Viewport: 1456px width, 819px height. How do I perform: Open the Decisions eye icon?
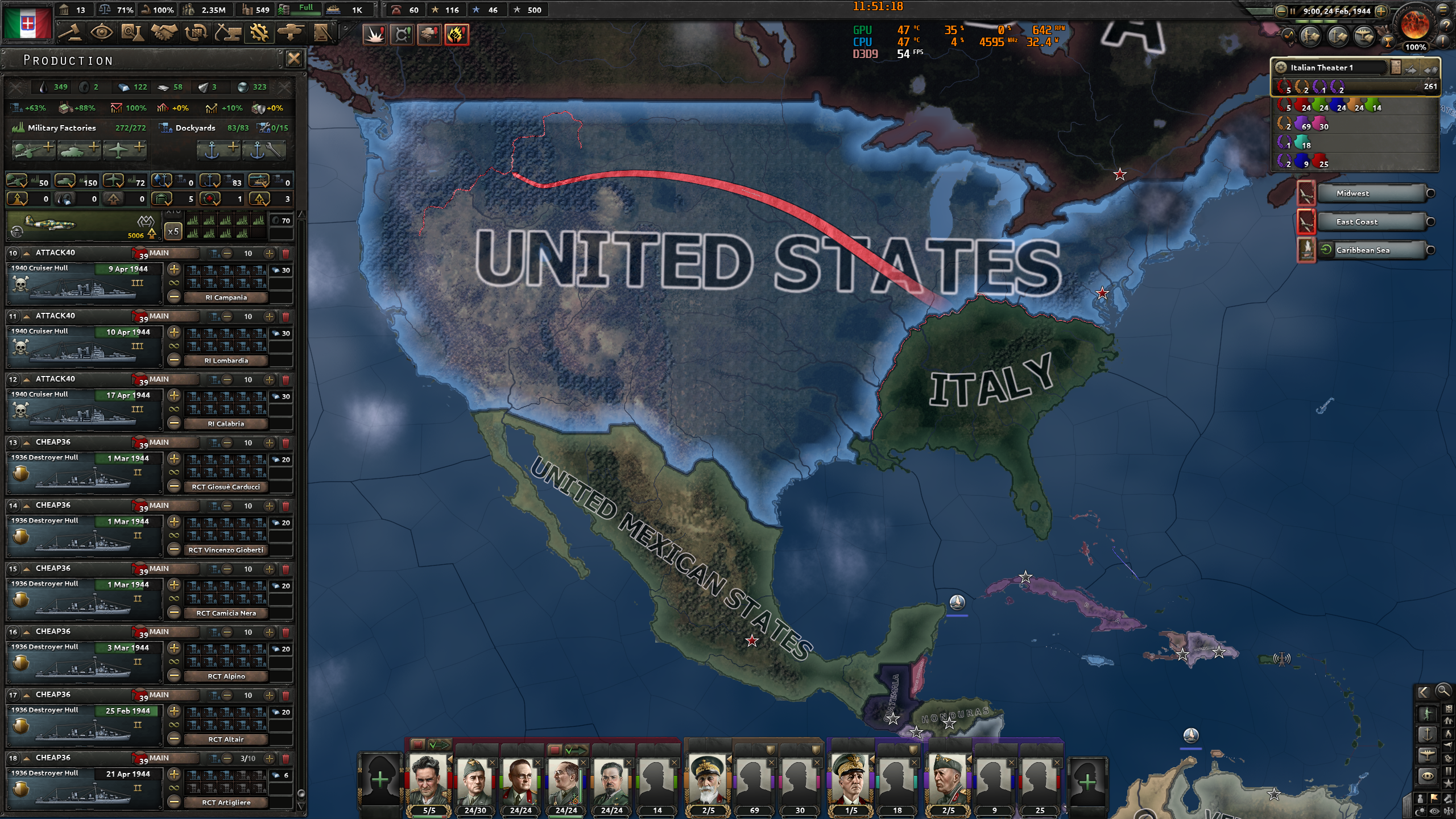pyautogui.click(x=101, y=33)
